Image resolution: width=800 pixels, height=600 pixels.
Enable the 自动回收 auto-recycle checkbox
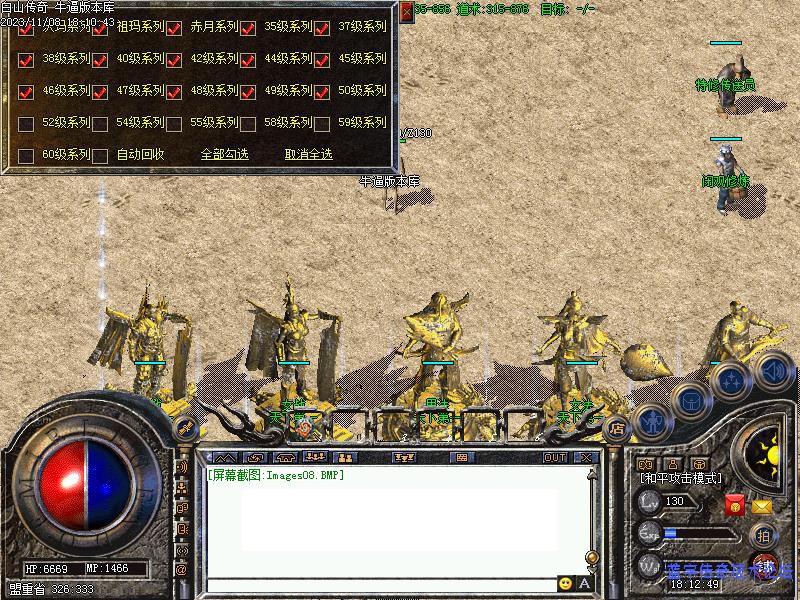pyautogui.click(x=100, y=157)
